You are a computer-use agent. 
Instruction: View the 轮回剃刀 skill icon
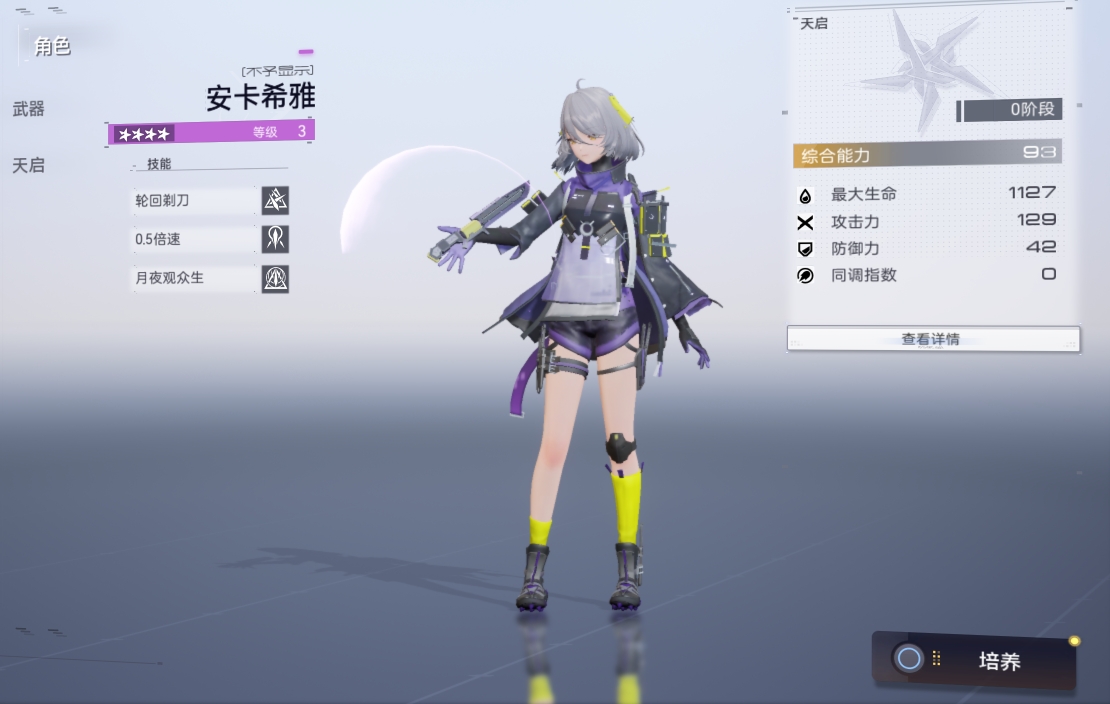[275, 201]
